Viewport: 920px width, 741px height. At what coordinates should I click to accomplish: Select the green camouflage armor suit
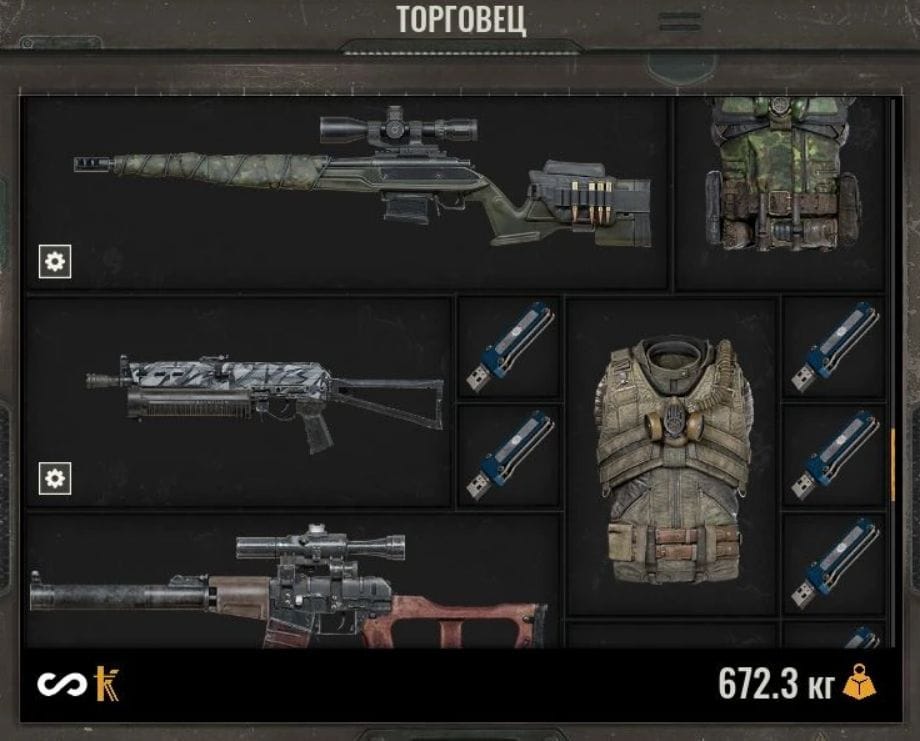tap(781, 180)
